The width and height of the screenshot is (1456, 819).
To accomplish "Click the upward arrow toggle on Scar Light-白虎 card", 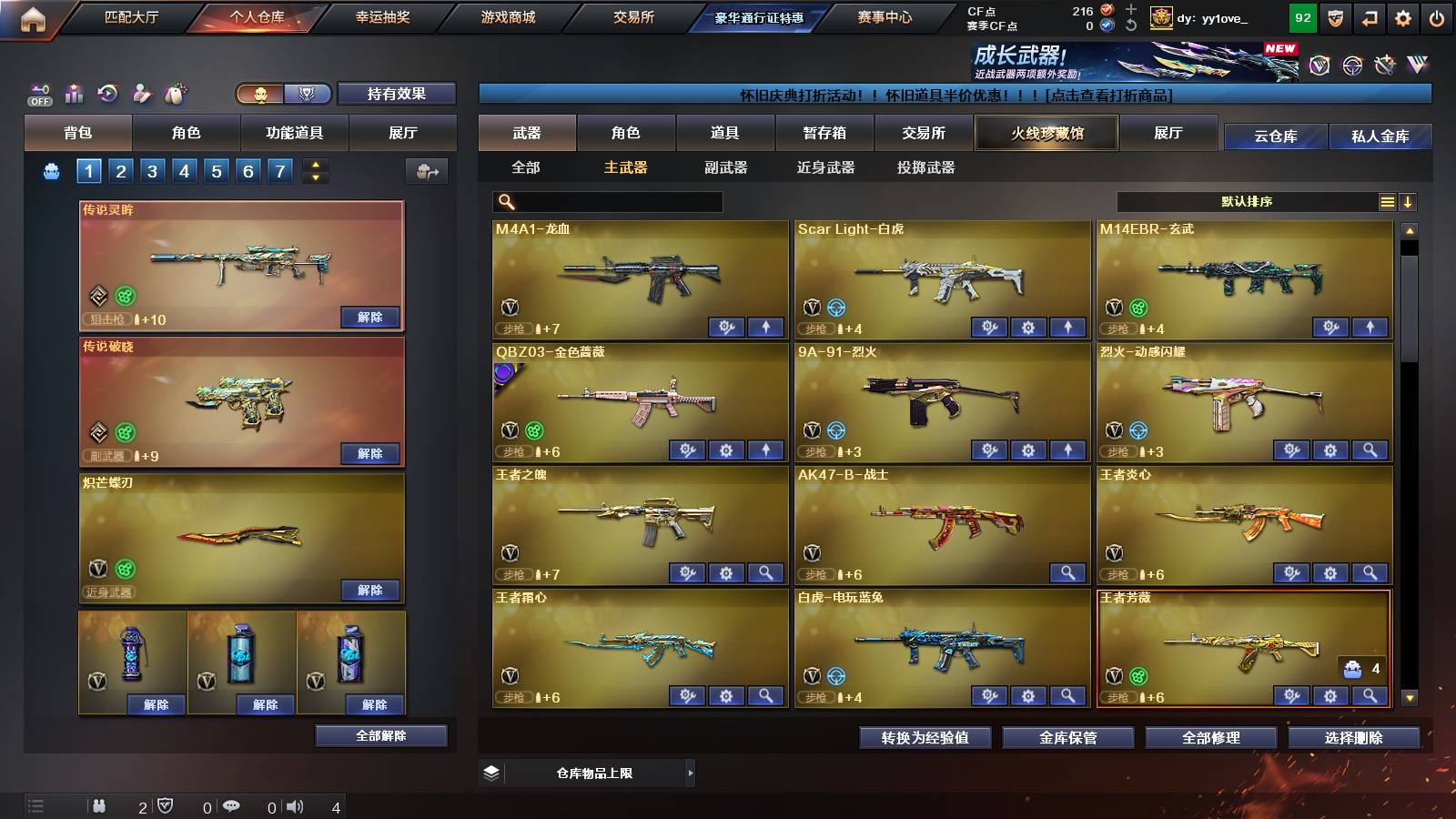I will (x=1068, y=325).
